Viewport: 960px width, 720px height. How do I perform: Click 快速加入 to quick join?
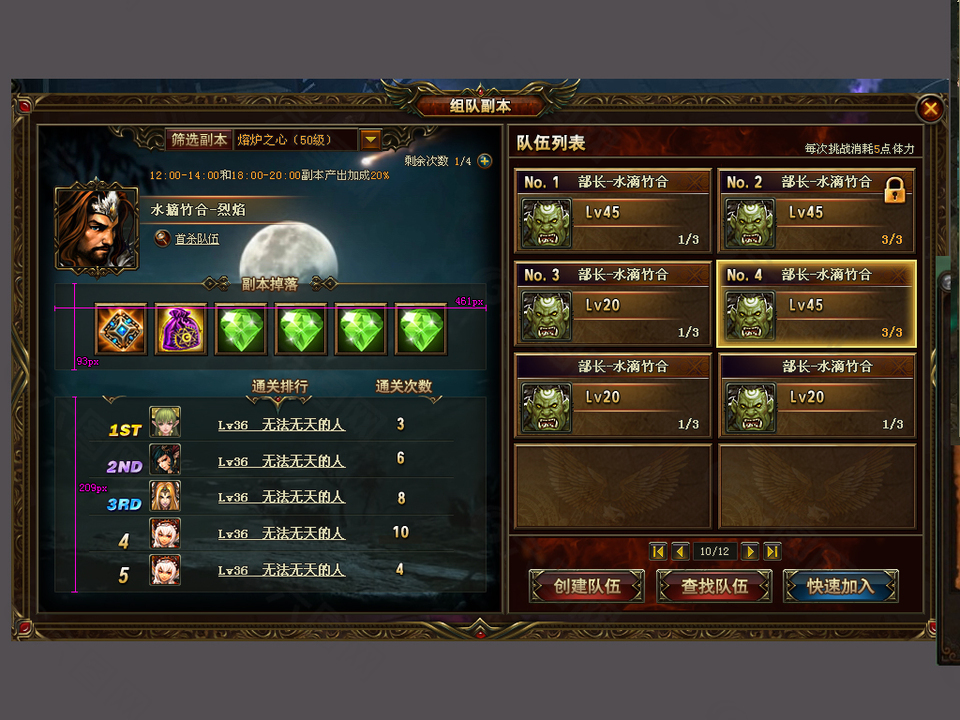840,586
